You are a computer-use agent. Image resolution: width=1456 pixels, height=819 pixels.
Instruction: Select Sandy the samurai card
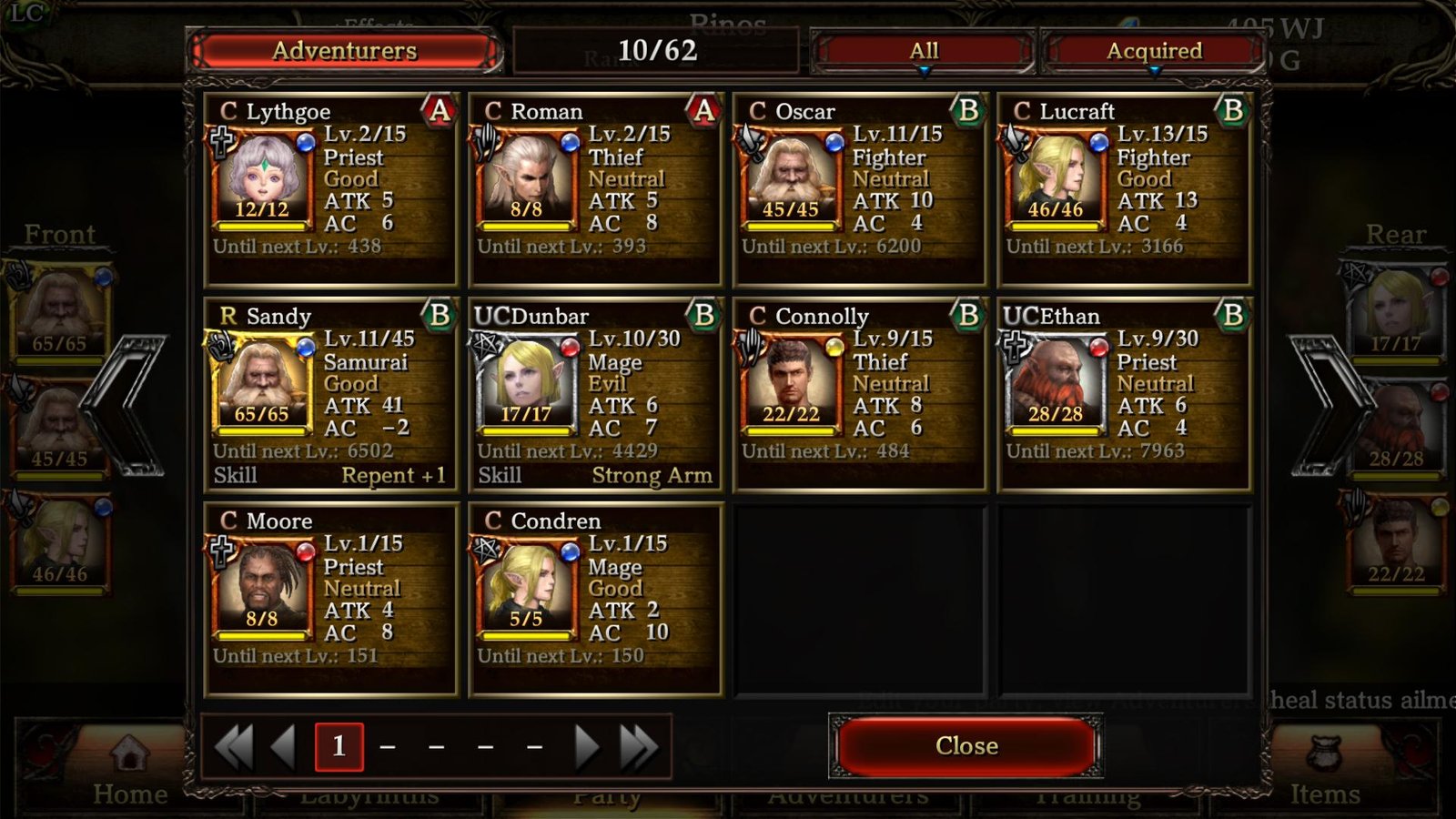point(331,394)
